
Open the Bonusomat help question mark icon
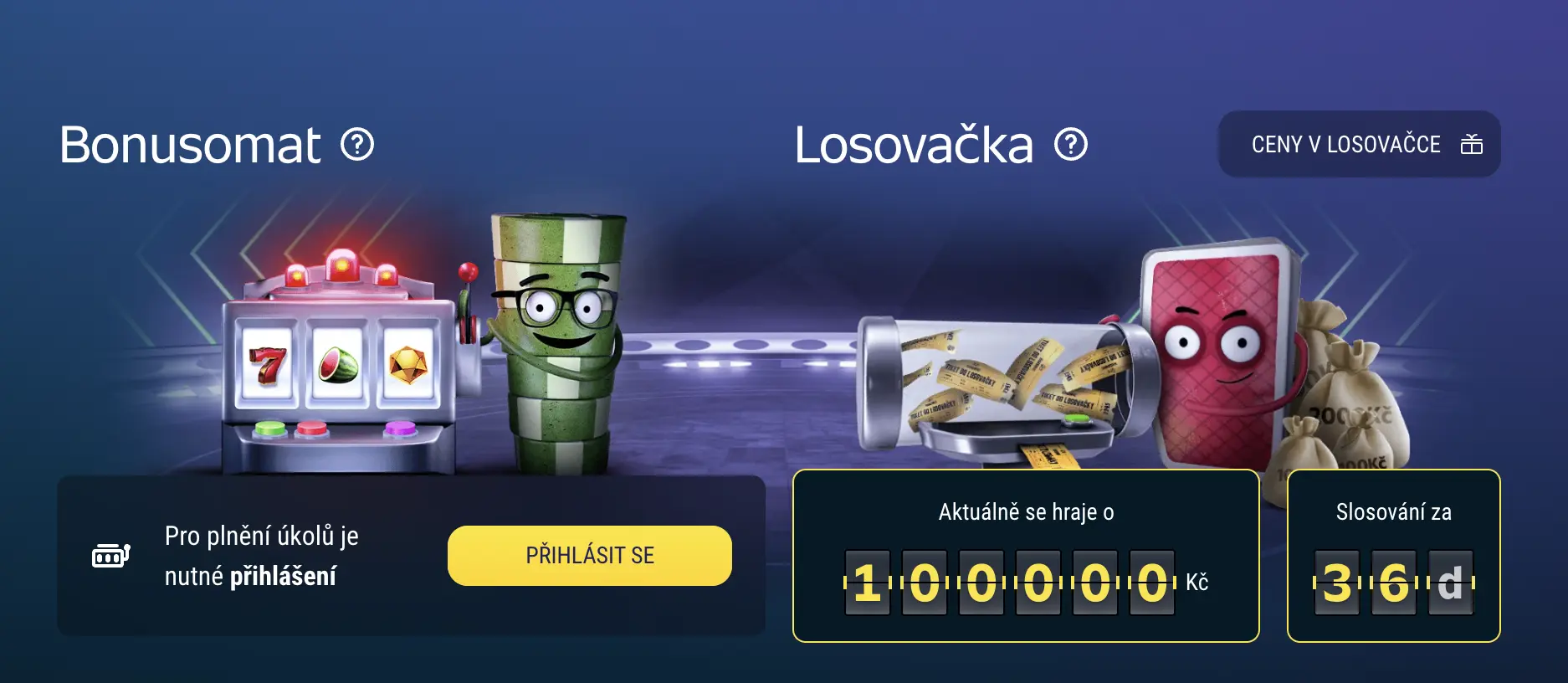360,145
